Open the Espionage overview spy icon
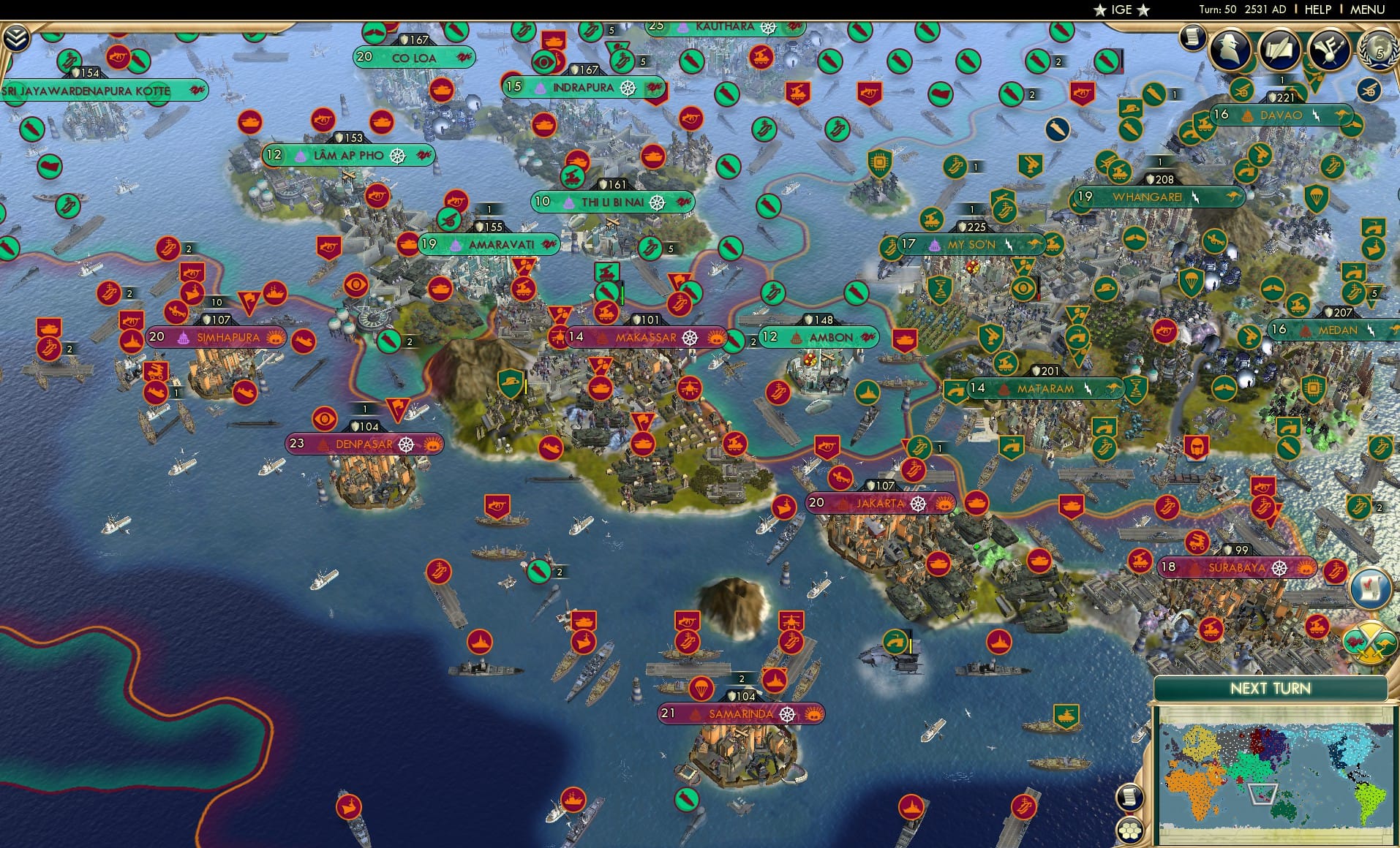The image size is (1400, 848). [x=1231, y=51]
